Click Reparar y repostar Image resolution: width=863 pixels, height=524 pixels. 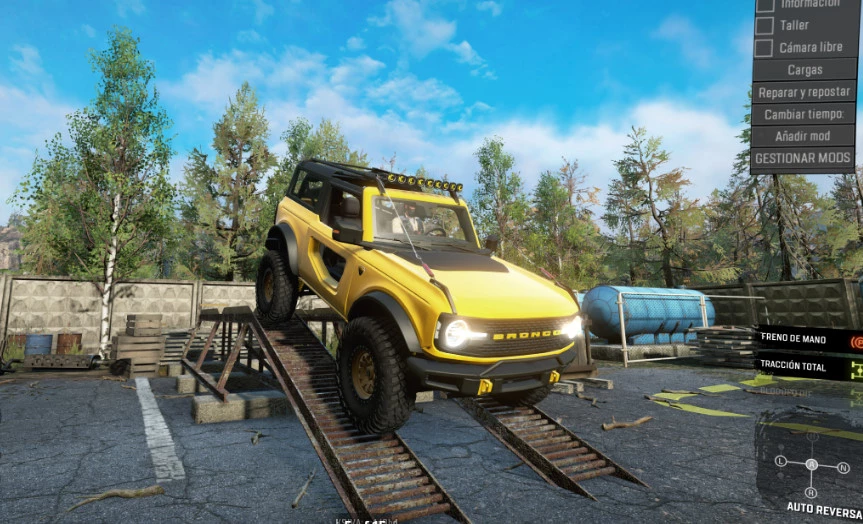[x=804, y=92]
